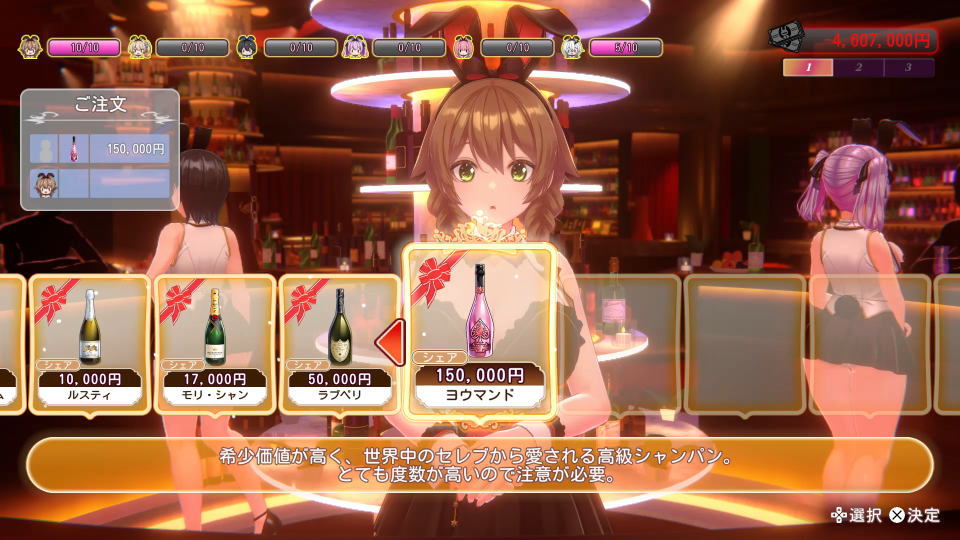Screen dimensions: 960x540
Task: Switch to page tab 3
Action: pyautogui.click(x=908, y=68)
